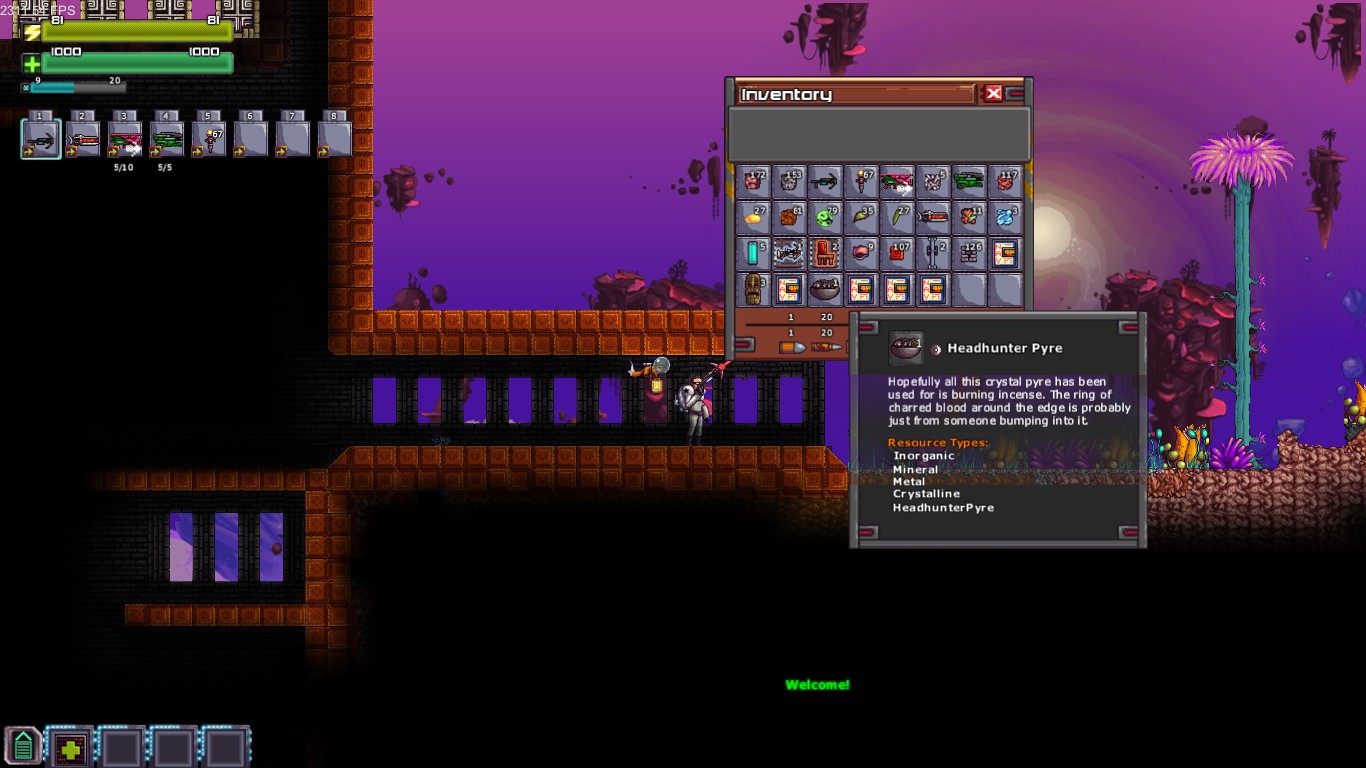The image size is (1366, 768).
Task: Choose hotbar slot 5 torch
Action: [x=209, y=139]
